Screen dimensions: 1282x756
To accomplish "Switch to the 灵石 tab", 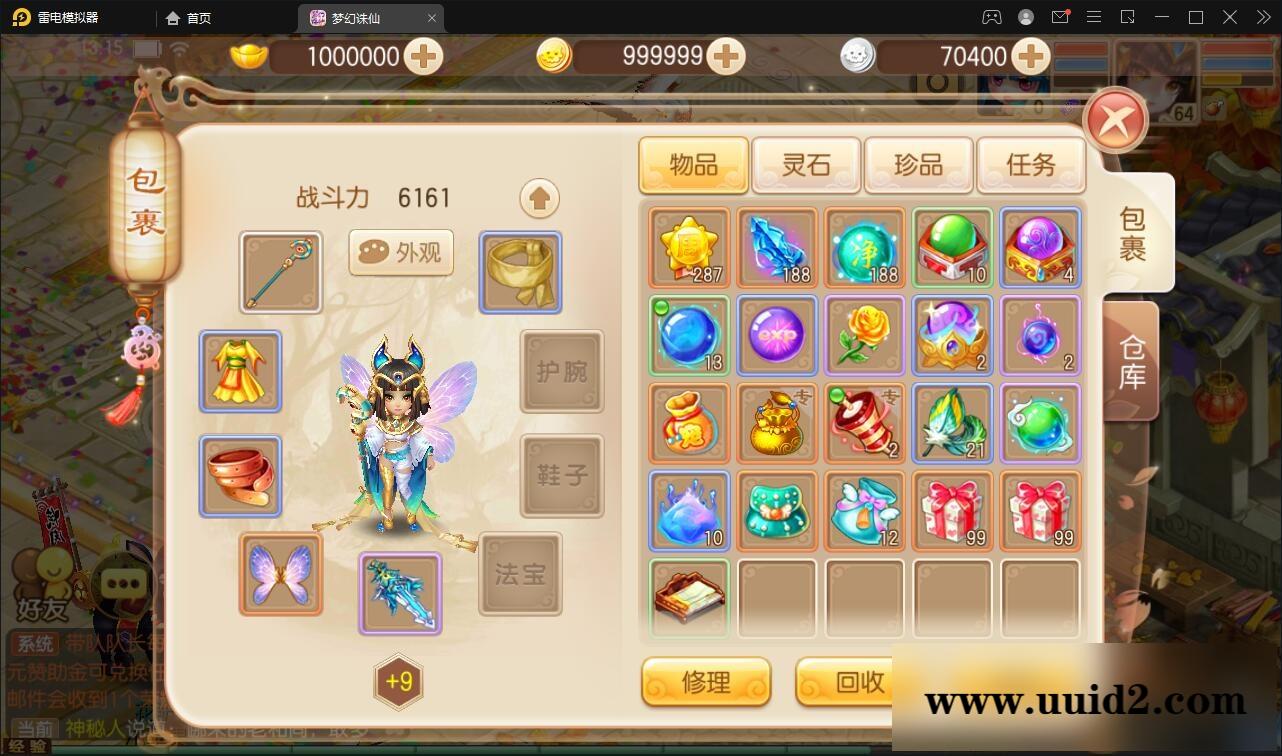I will 805,164.
